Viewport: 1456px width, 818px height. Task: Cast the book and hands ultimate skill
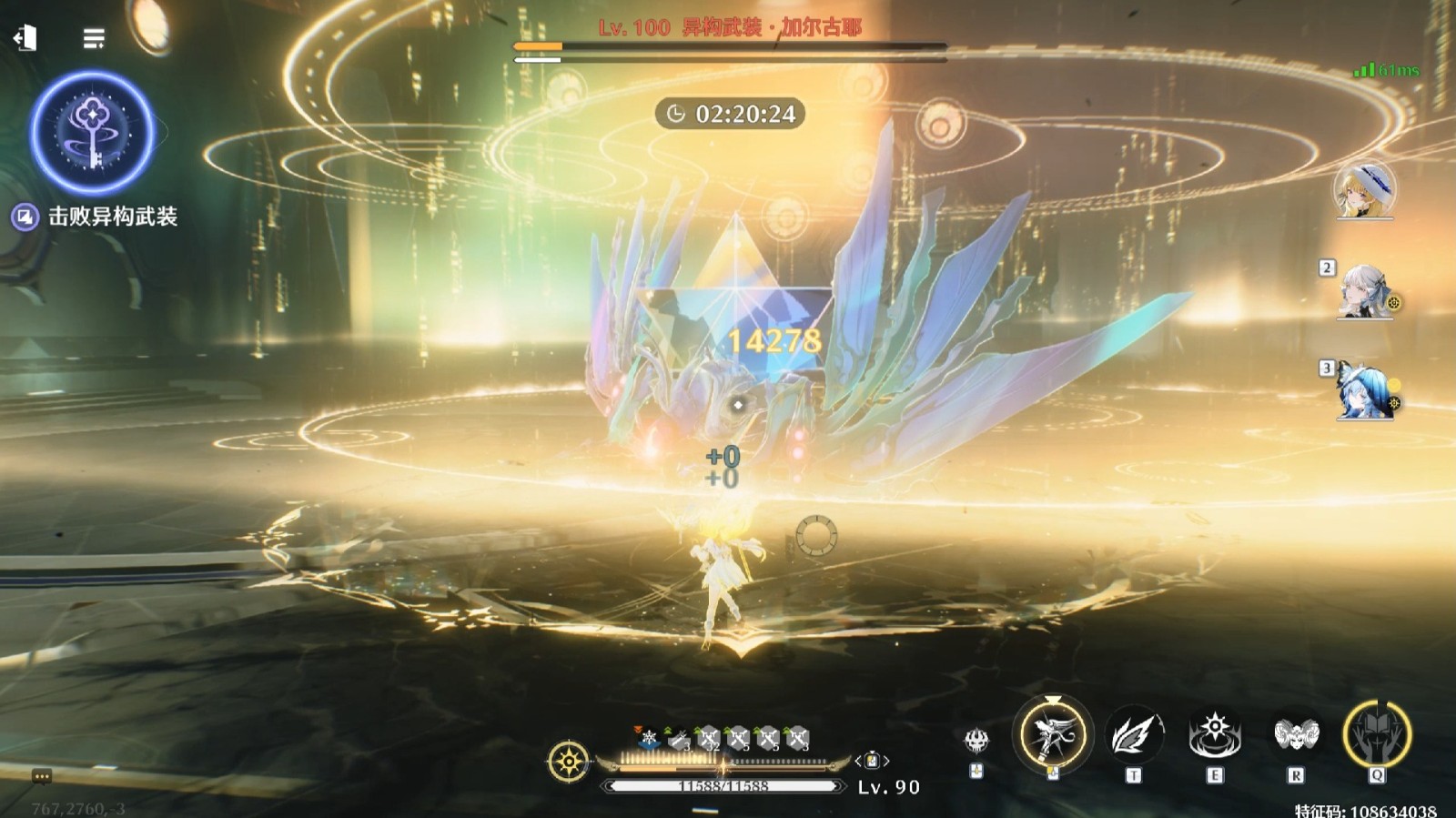tap(1377, 733)
